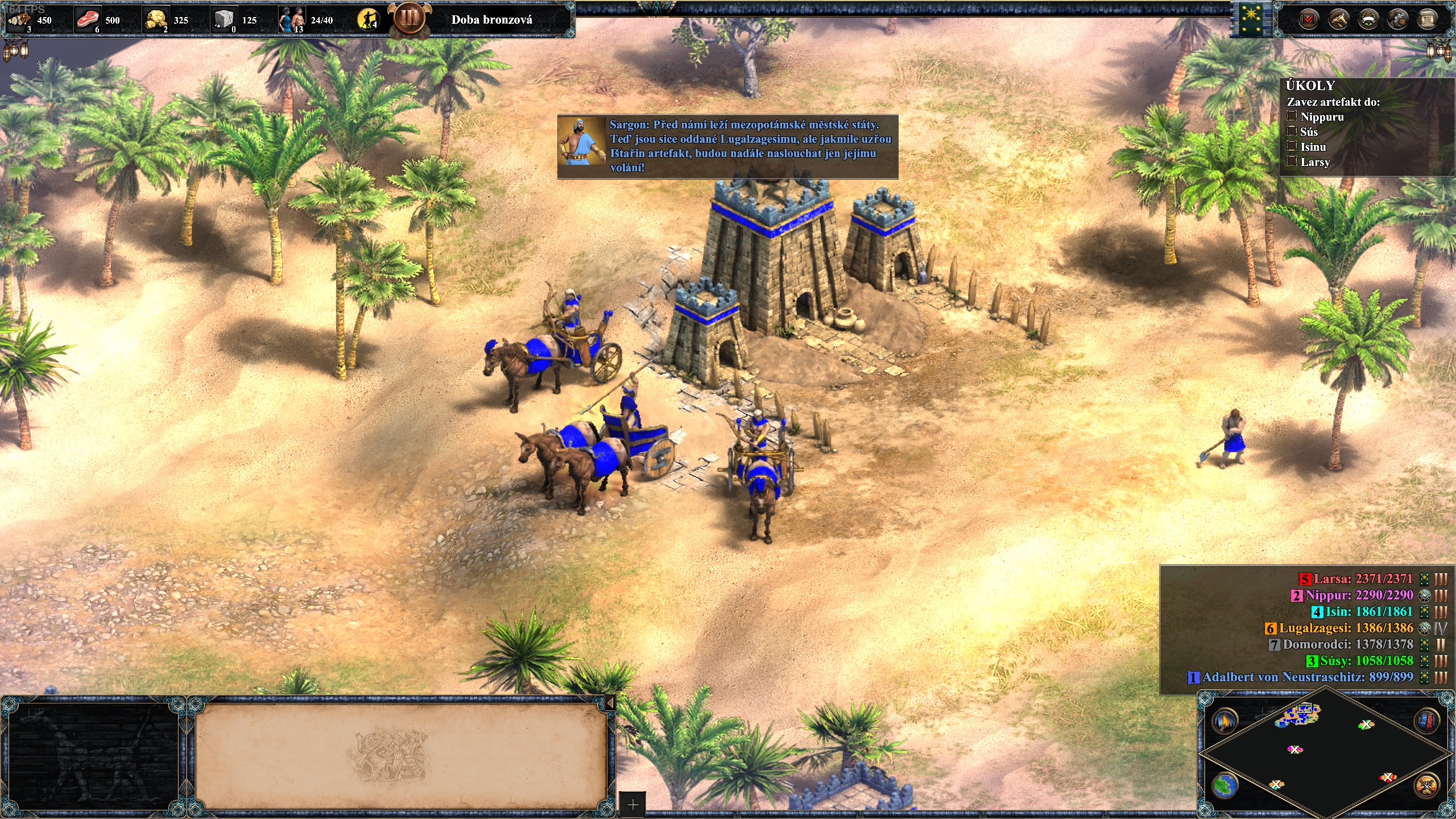Click the green civilization emblem with yellow star

tap(1251, 19)
